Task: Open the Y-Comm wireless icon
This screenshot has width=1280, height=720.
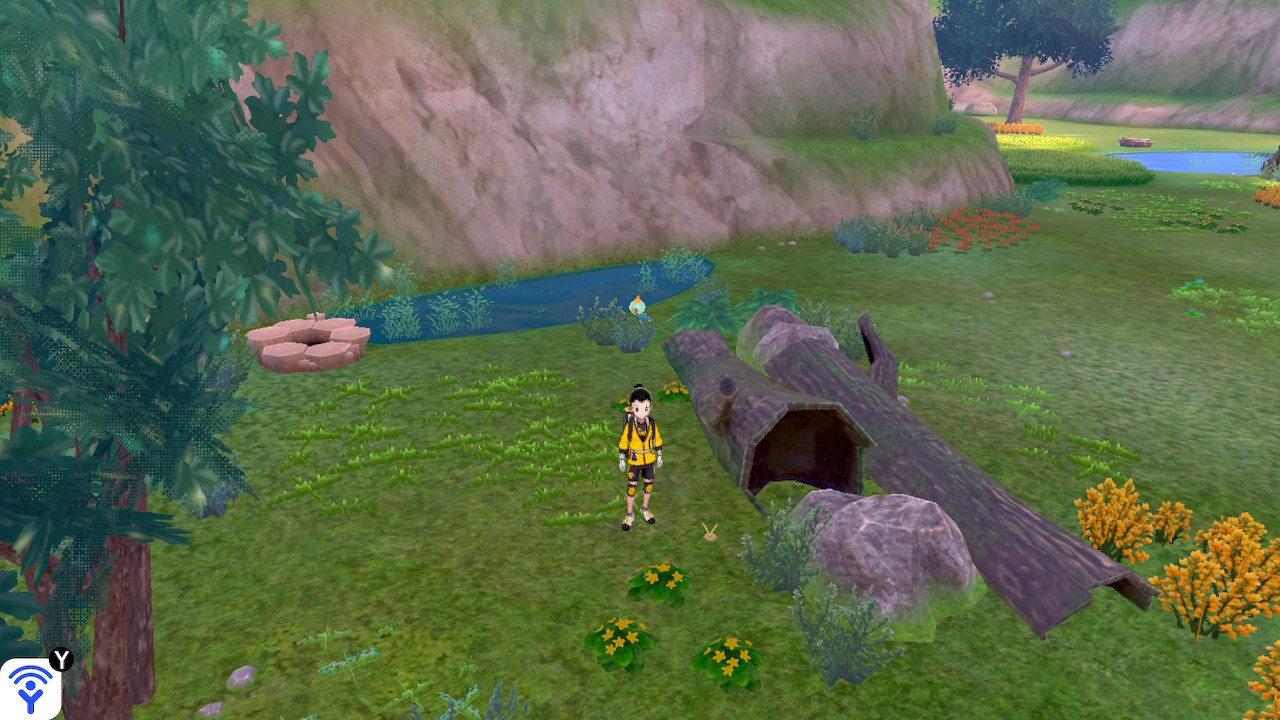Action: (29, 689)
